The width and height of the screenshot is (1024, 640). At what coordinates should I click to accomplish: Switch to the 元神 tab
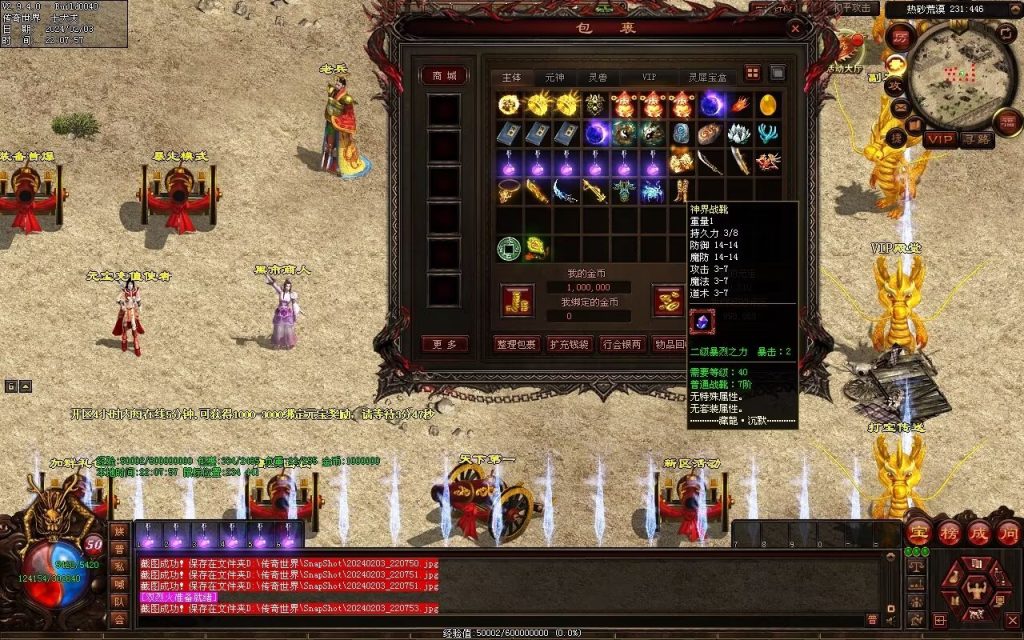(x=554, y=77)
